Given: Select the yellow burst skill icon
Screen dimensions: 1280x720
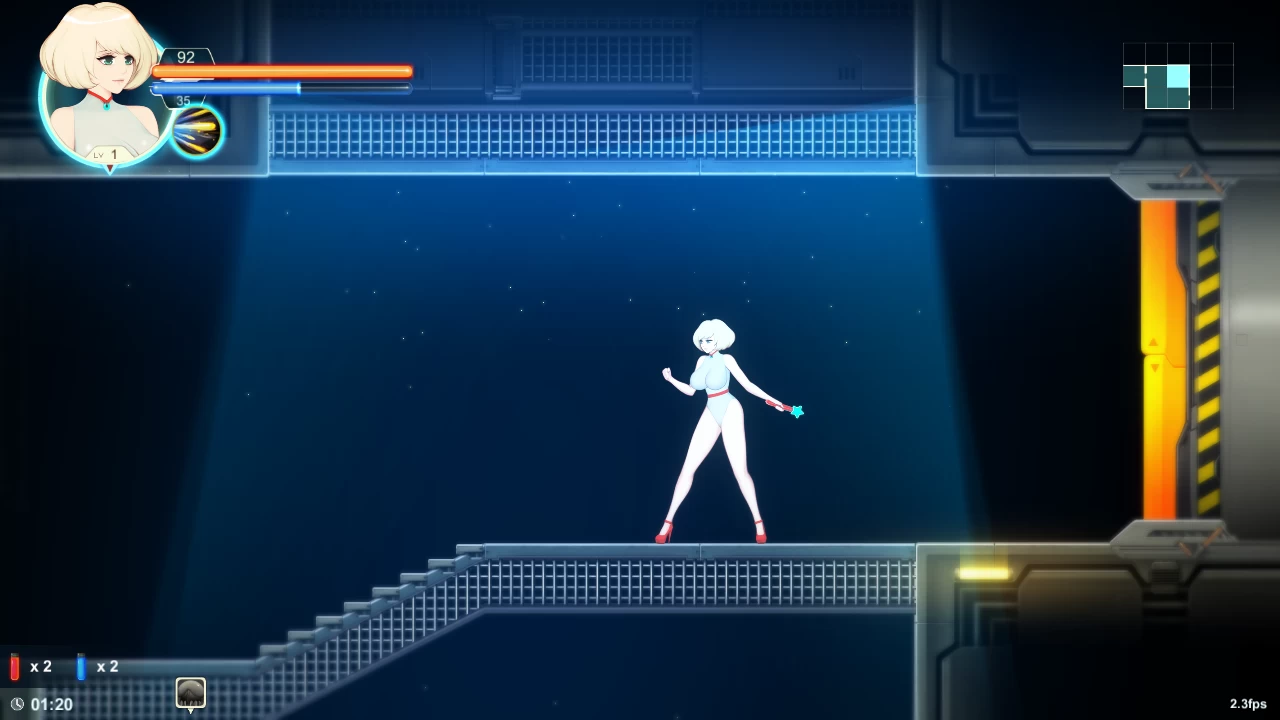Looking at the screenshot, I should point(197,130).
